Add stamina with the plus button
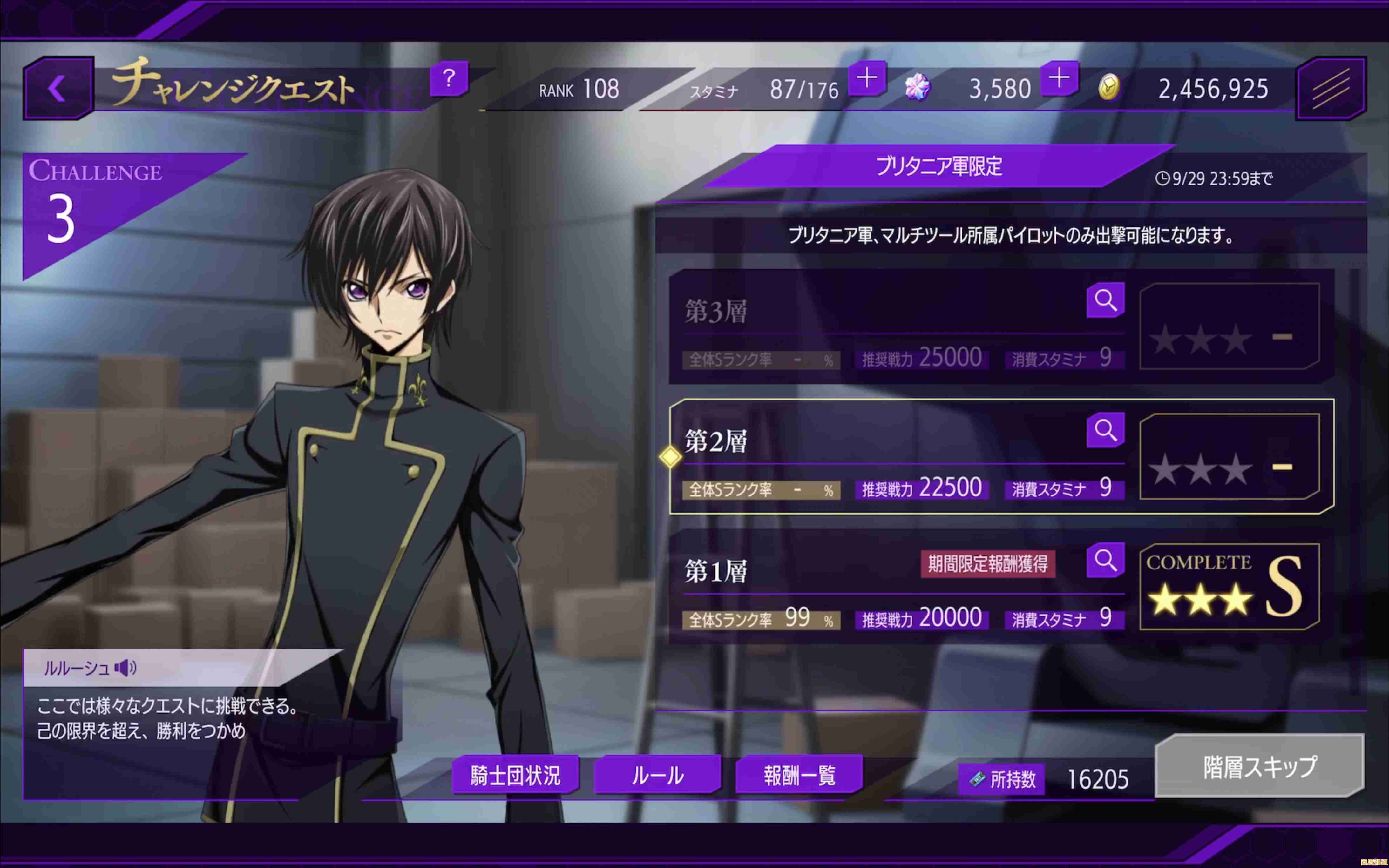This screenshot has width=1389, height=868. [866, 79]
